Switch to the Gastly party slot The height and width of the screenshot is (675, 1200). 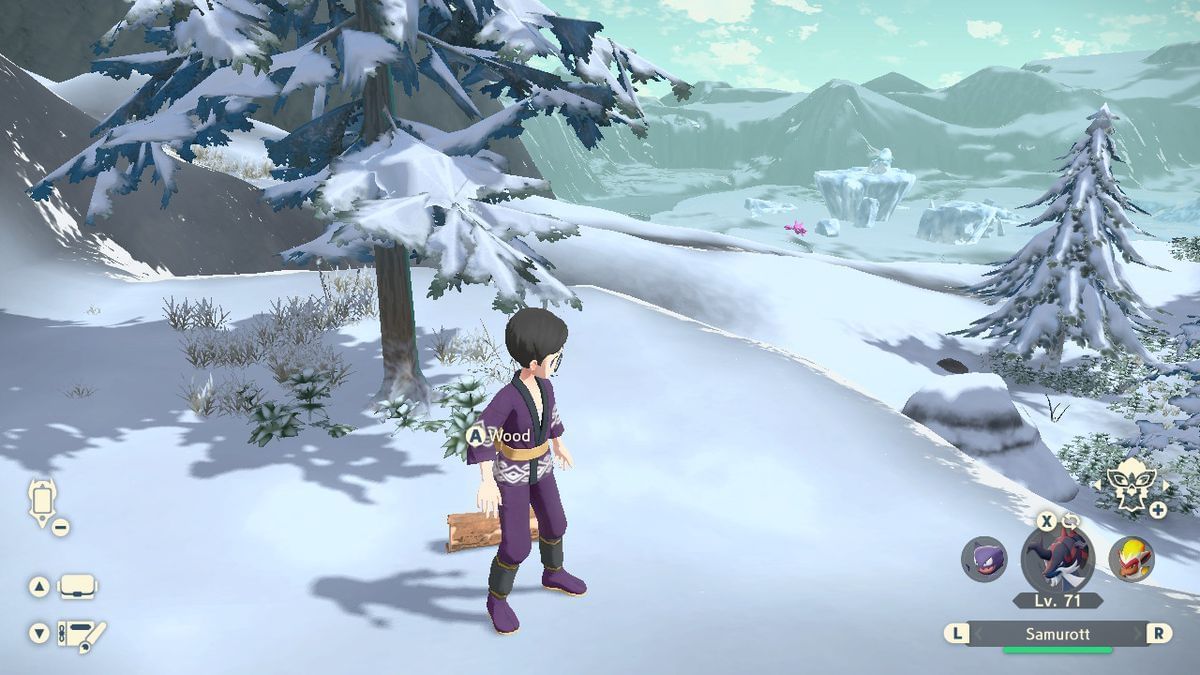click(x=984, y=559)
